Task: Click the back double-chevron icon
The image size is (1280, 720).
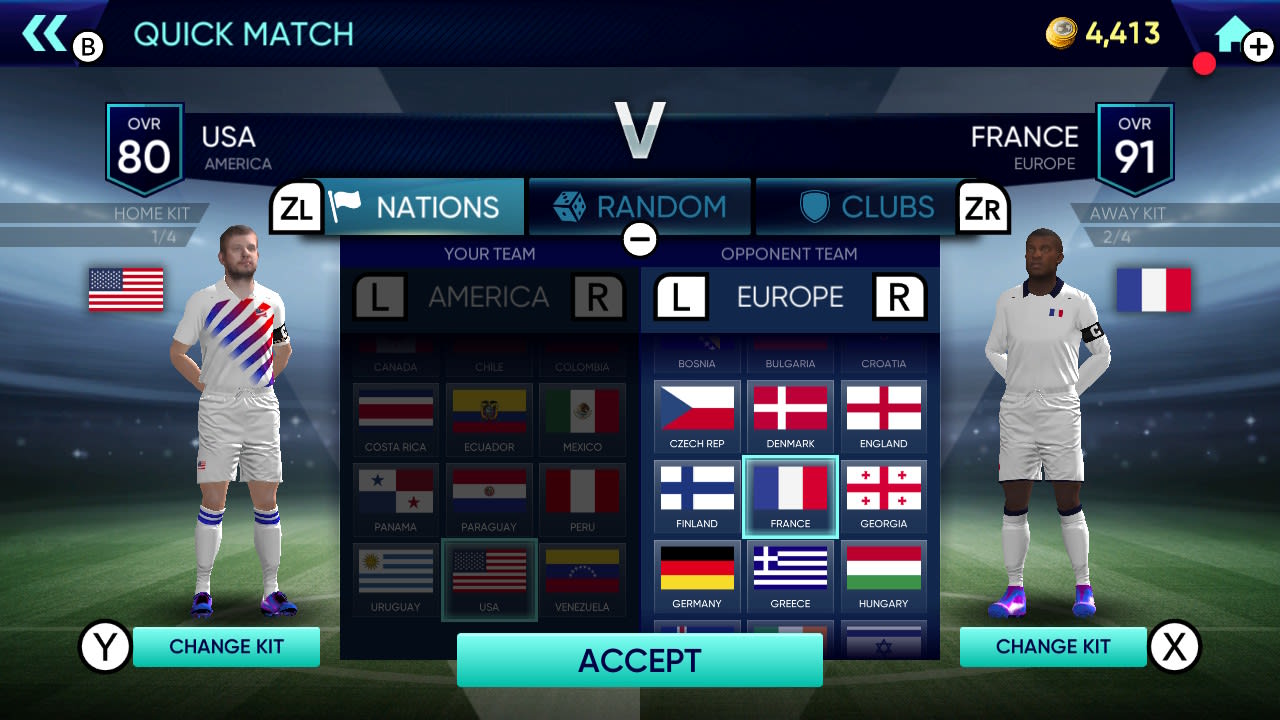Action: (44, 31)
